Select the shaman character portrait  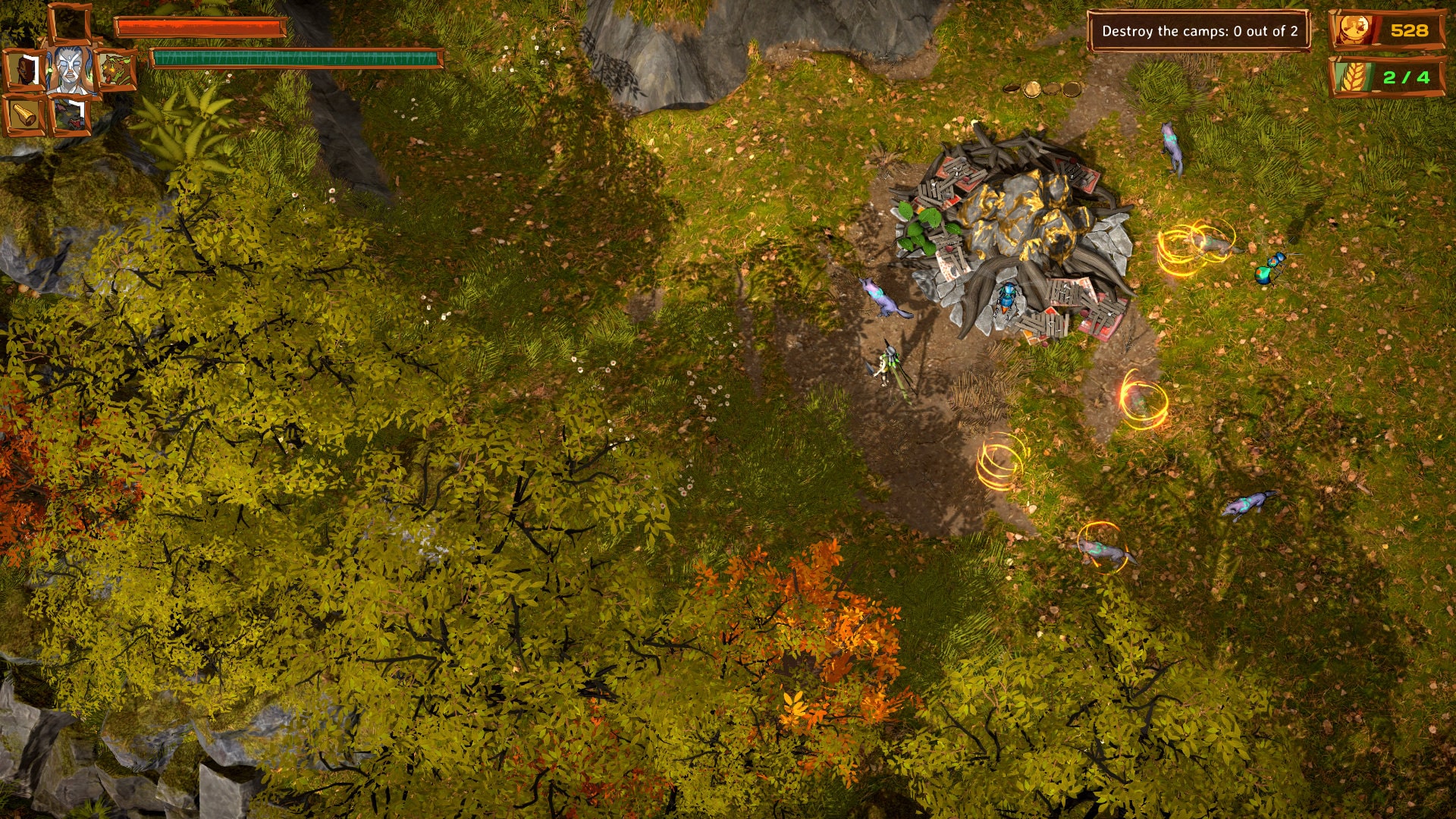pyautogui.click(x=71, y=70)
